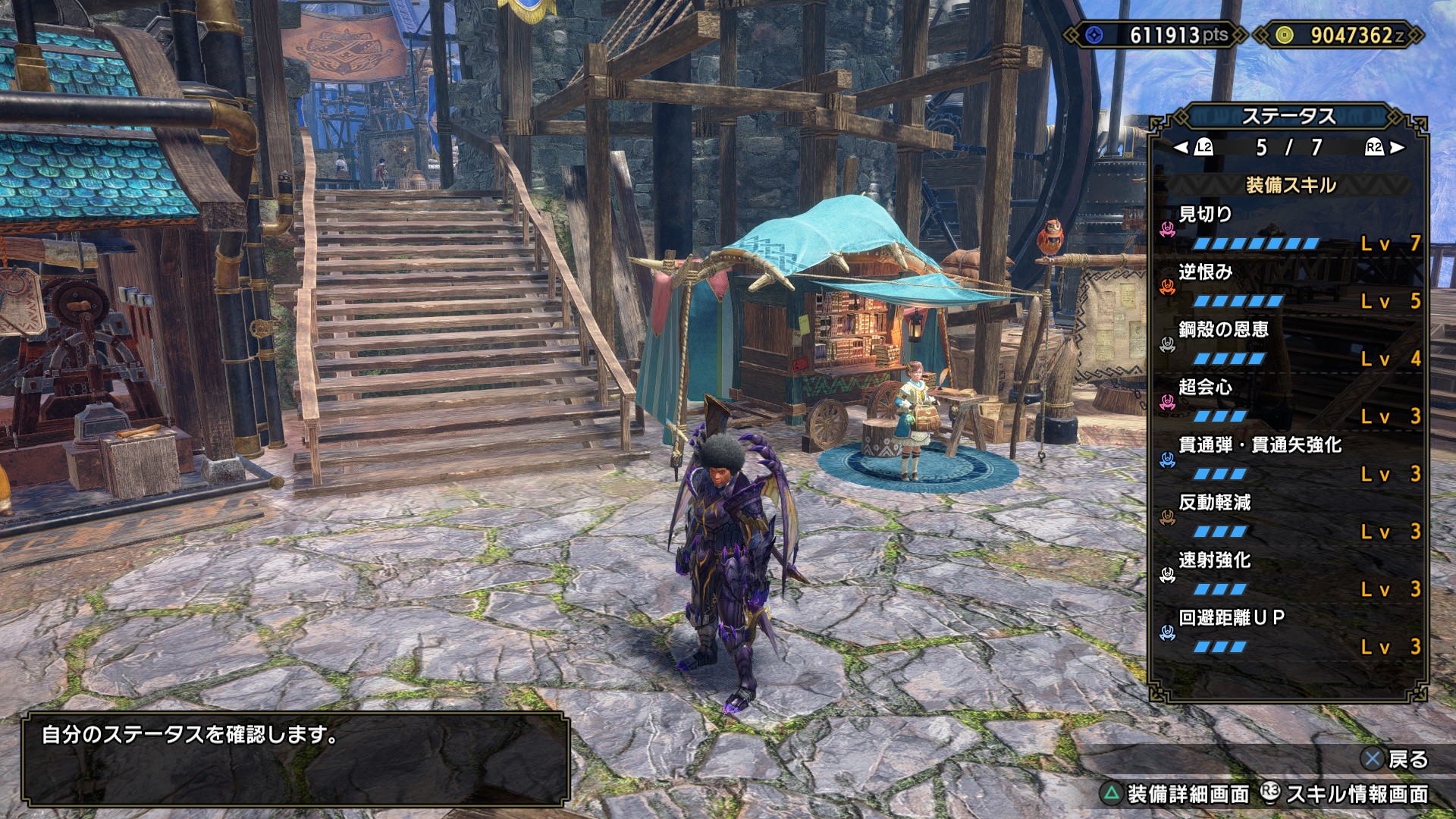This screenshot has height=819, width=1456.
Task: Advance to the next status page arrow
Action: click(1397, 147)
